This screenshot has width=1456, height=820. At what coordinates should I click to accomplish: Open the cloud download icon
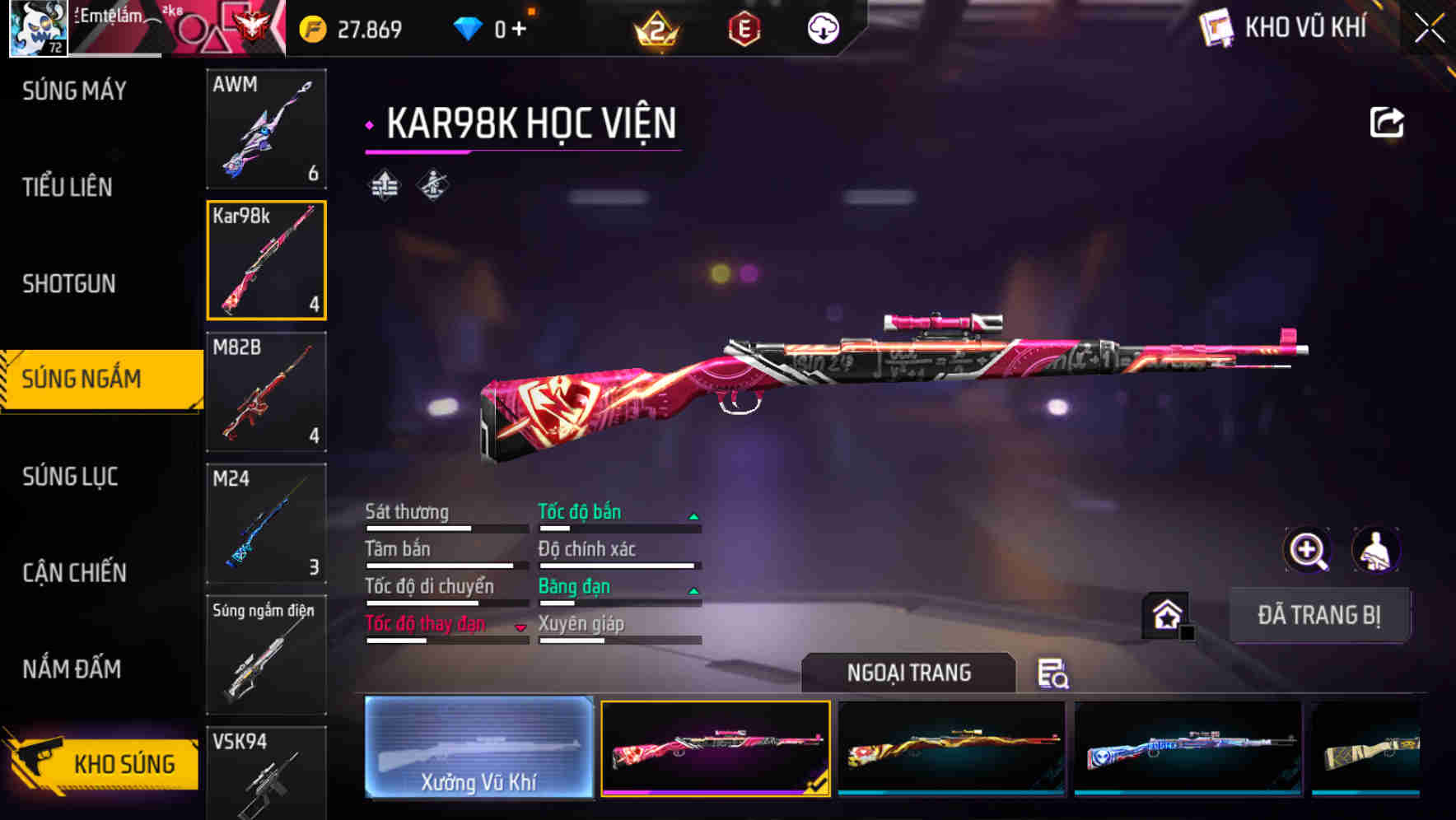coord(821,27)
